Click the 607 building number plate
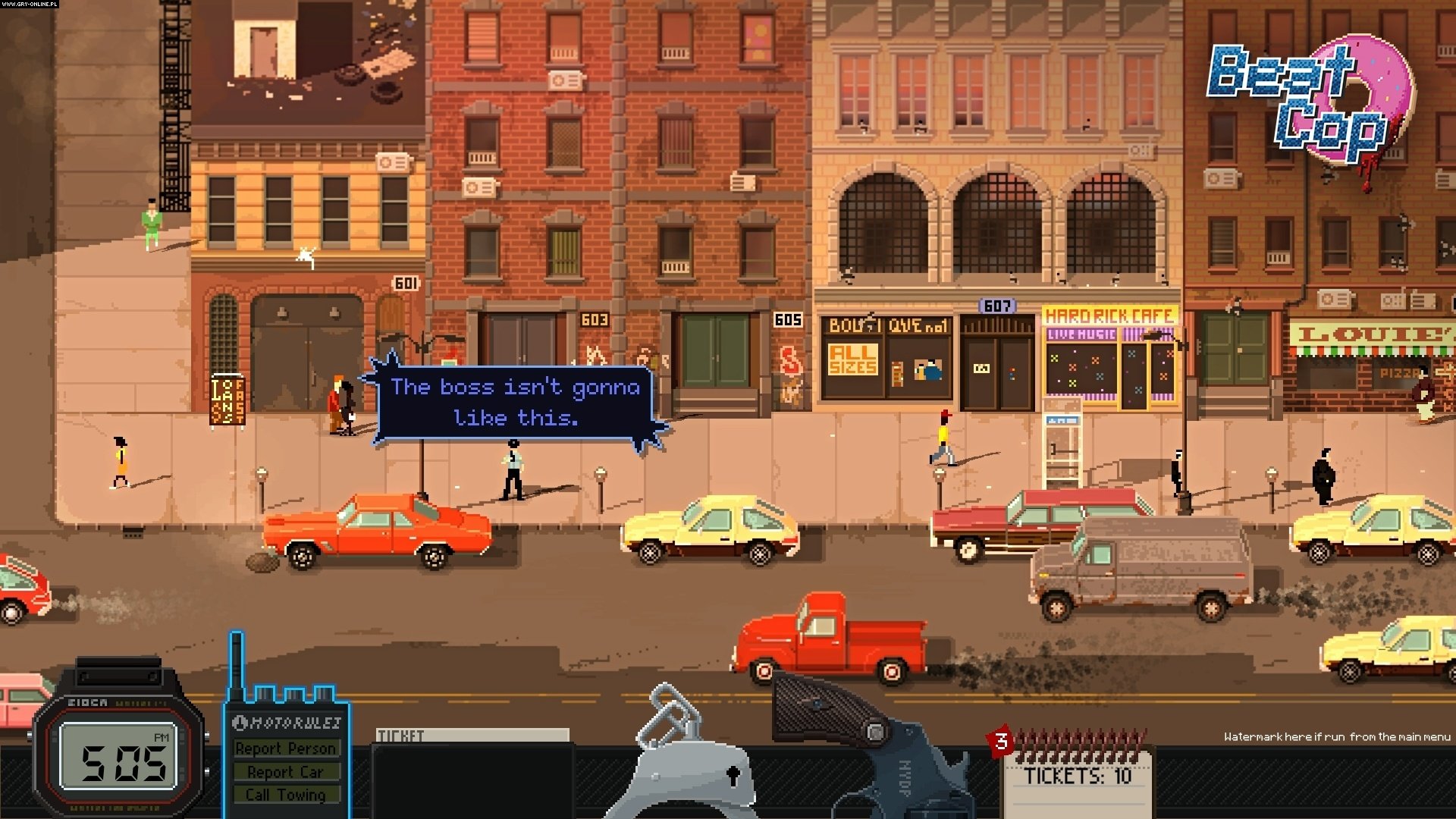The width and height of the screenshot is (1456, 819). point(999,306)
